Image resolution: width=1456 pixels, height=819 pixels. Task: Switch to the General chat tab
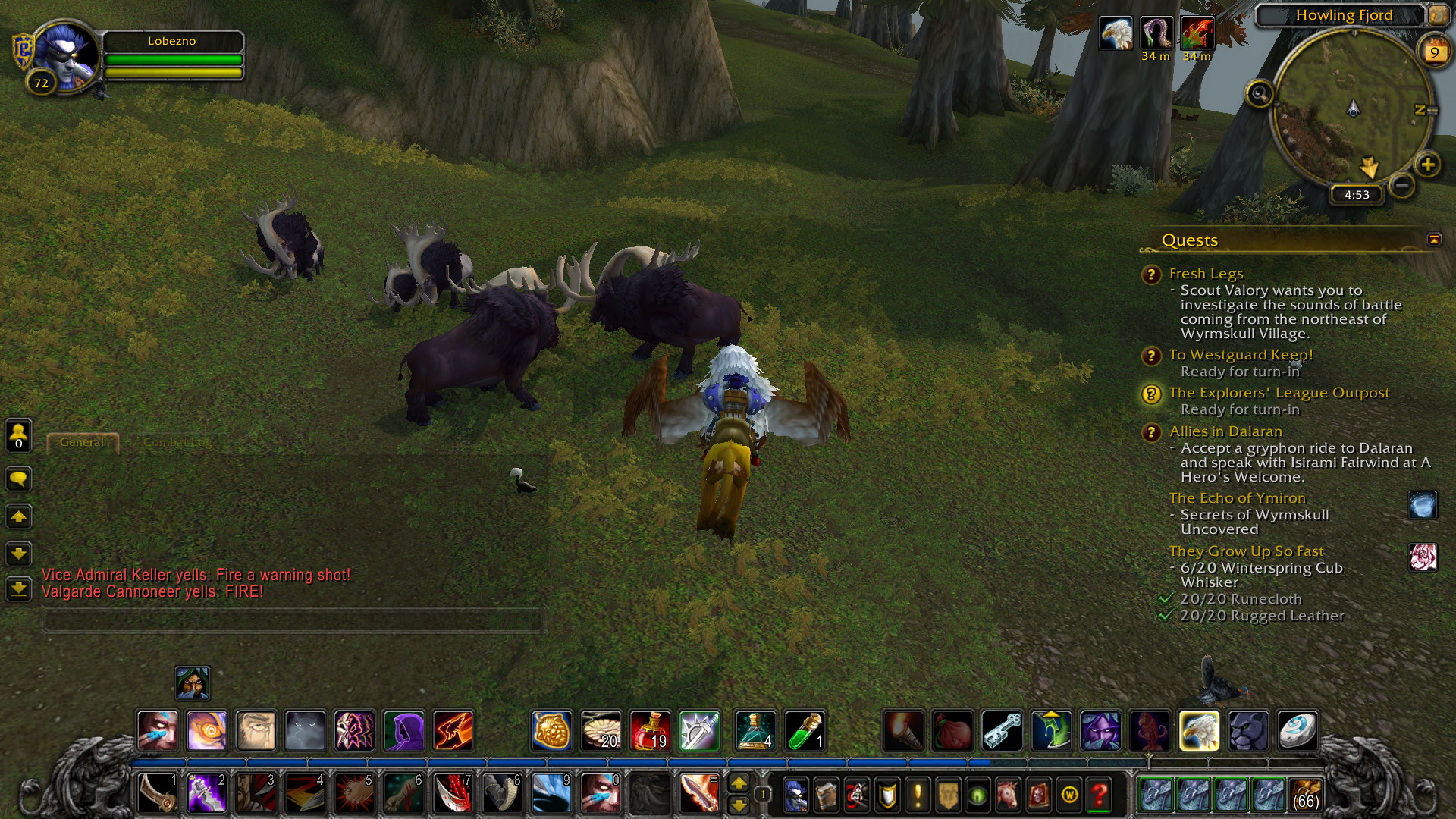tap(82, 442)
